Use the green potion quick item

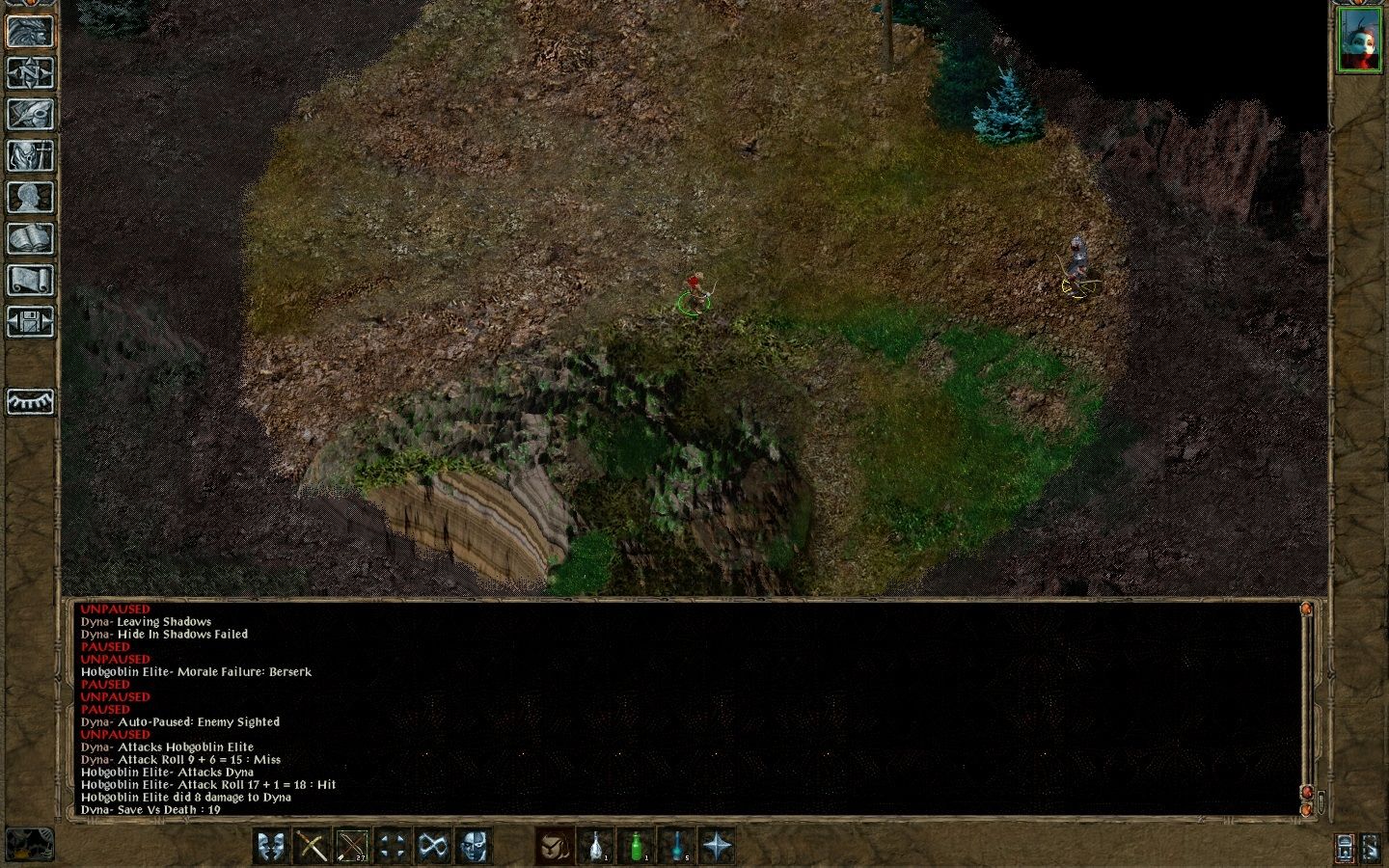[x=639, y=847]
